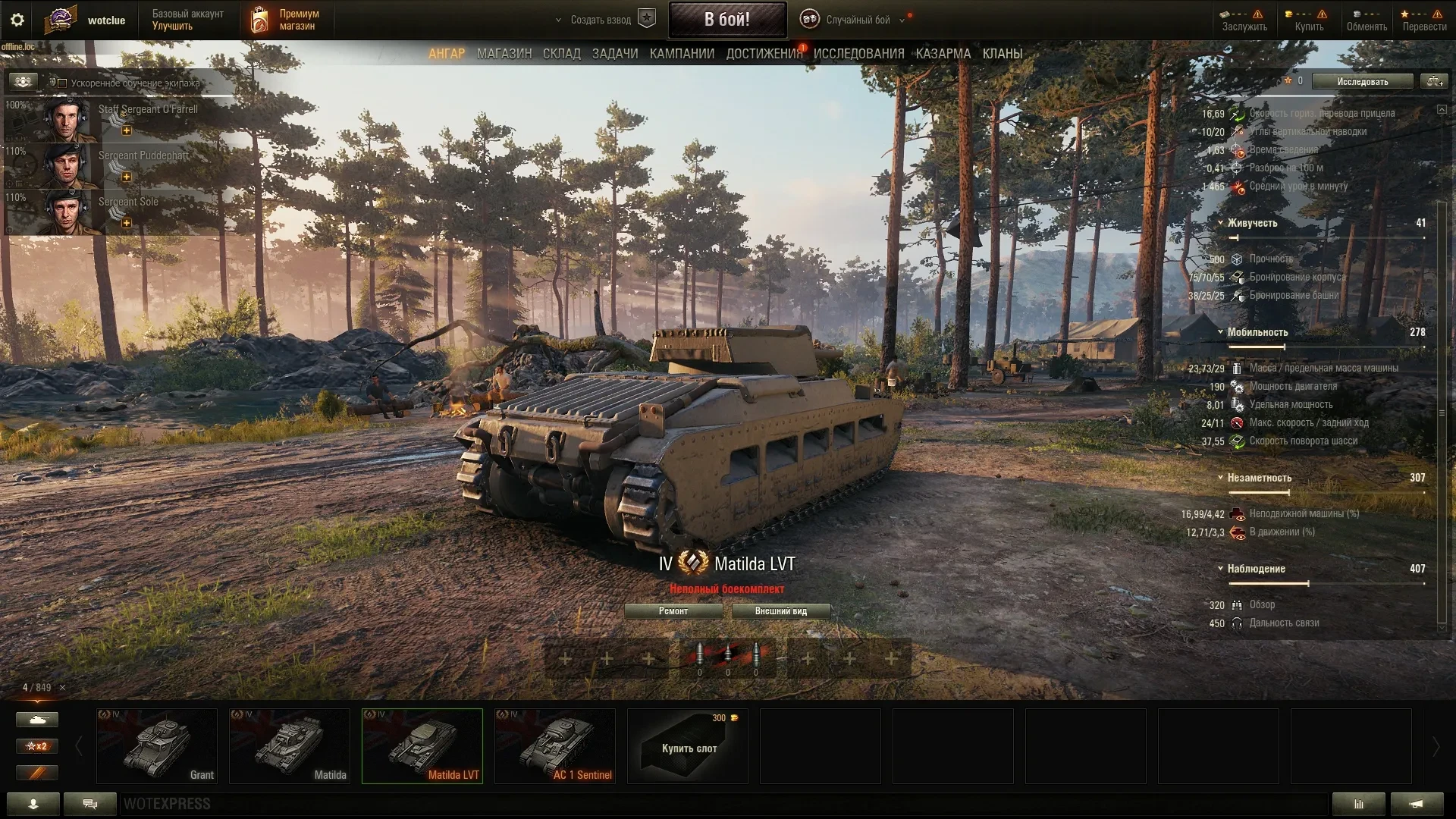Click the Исследовать button
This screenshot has height=819, width=1456.
coord(1362,81)
